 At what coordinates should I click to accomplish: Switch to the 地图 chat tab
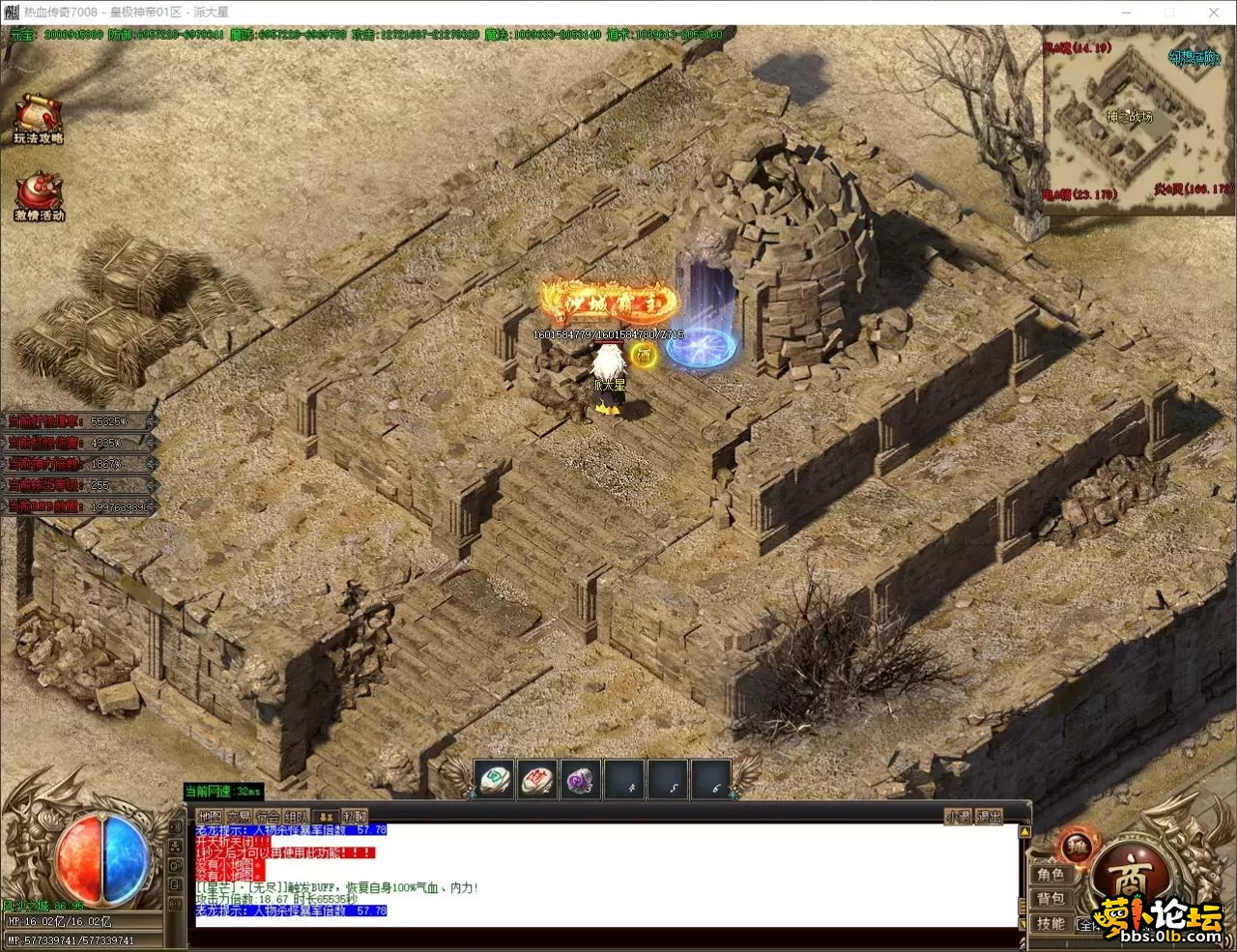click(x=209, y=817)
